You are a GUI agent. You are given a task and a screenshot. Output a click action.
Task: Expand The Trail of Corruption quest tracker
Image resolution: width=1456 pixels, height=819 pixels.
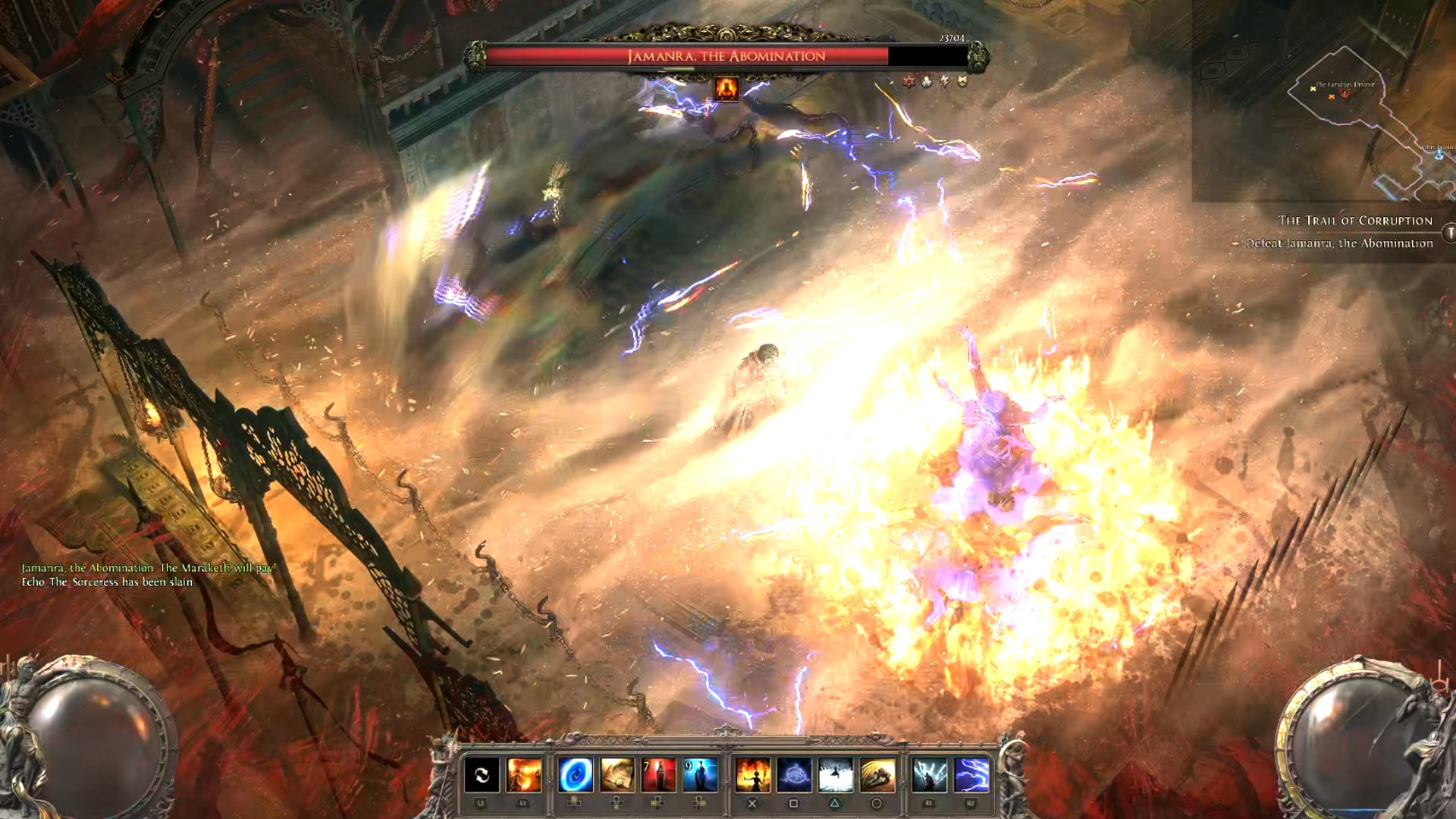[x=1354, y=221]
